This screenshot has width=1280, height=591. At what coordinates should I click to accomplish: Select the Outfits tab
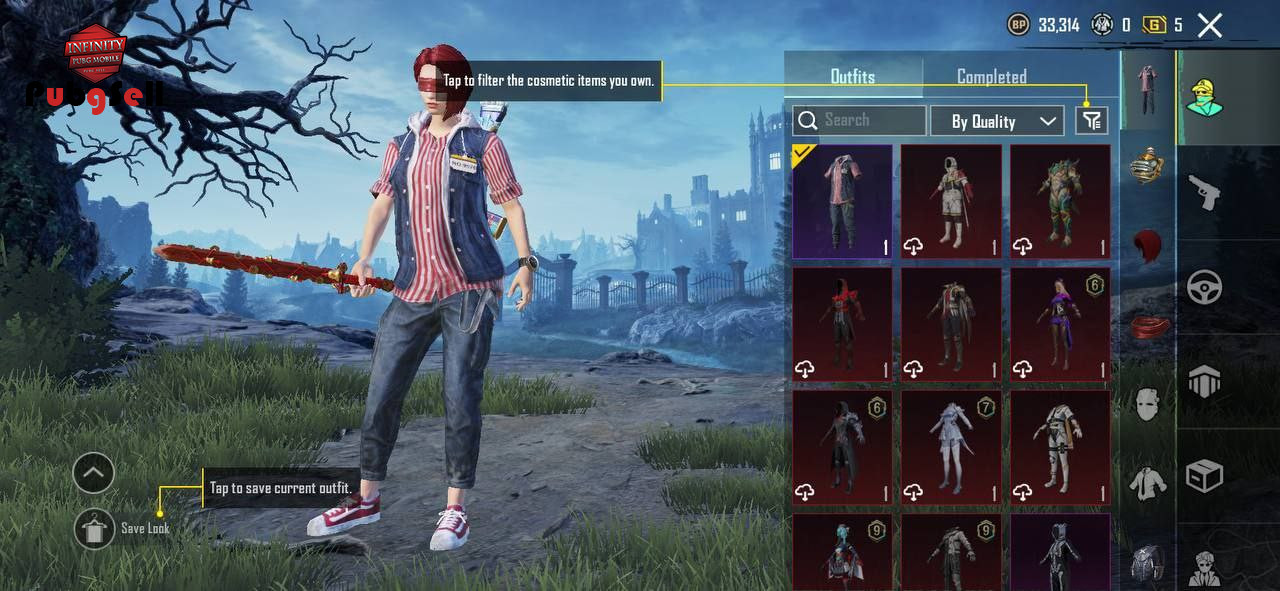coord(852,77)
